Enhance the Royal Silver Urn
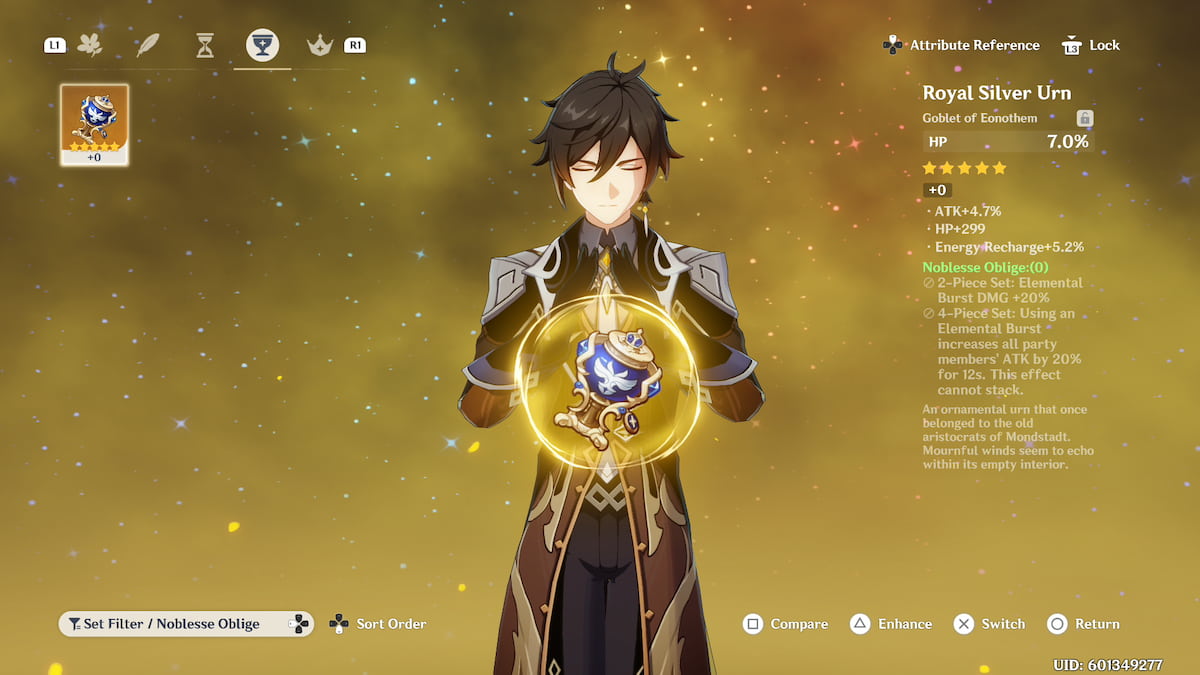This screenshot has width=1200, height=675. (892, 624)
